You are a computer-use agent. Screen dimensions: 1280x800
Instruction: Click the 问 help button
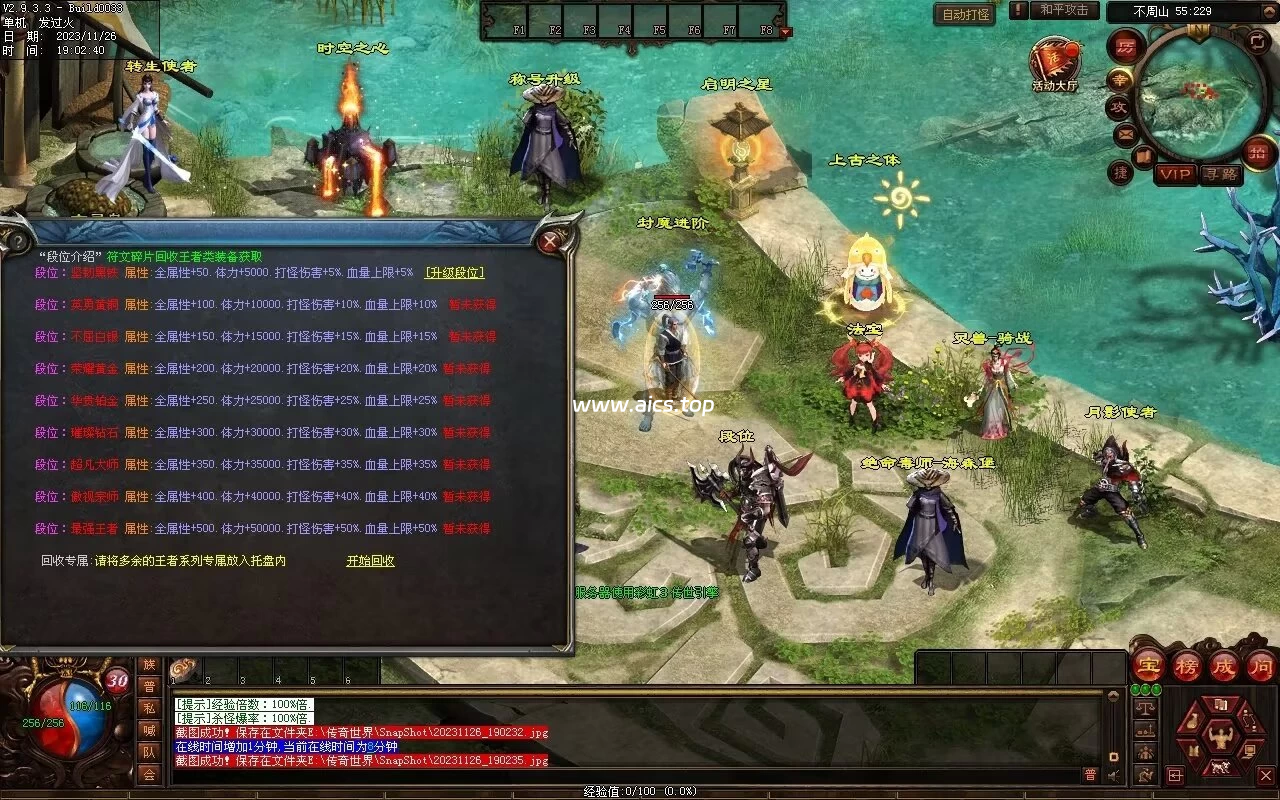tap(1260, 665)
